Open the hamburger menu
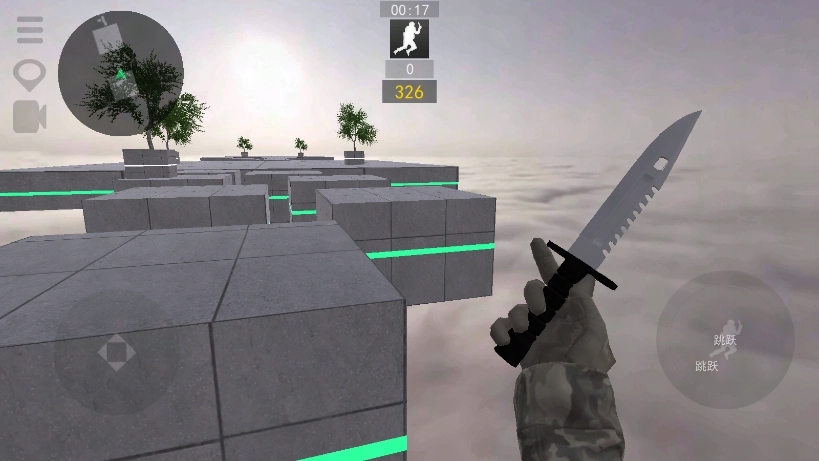This screenshot has height=461, width=819. (x=30, y=30)
